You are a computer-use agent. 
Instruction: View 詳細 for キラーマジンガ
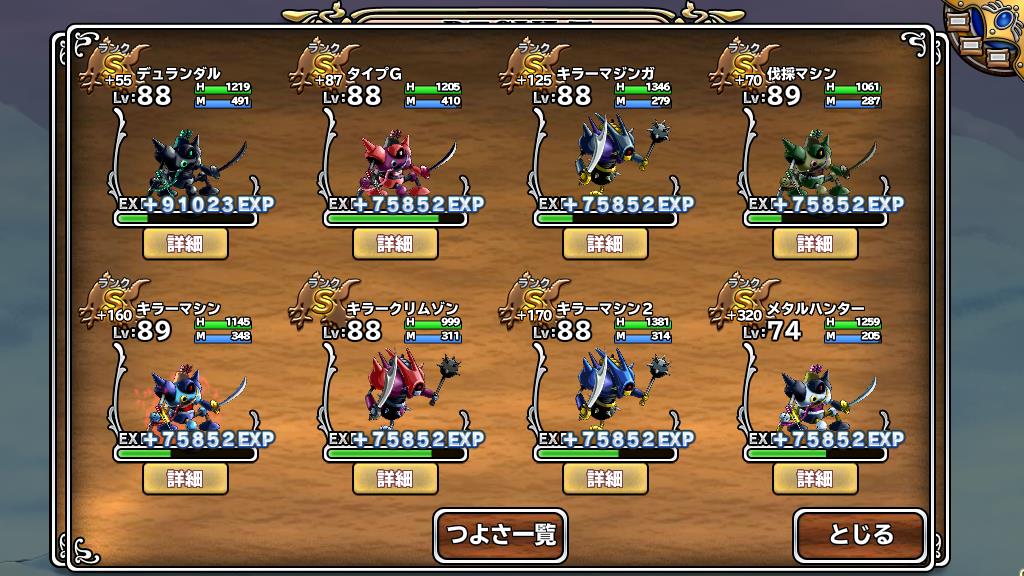(x=604, y=243)
